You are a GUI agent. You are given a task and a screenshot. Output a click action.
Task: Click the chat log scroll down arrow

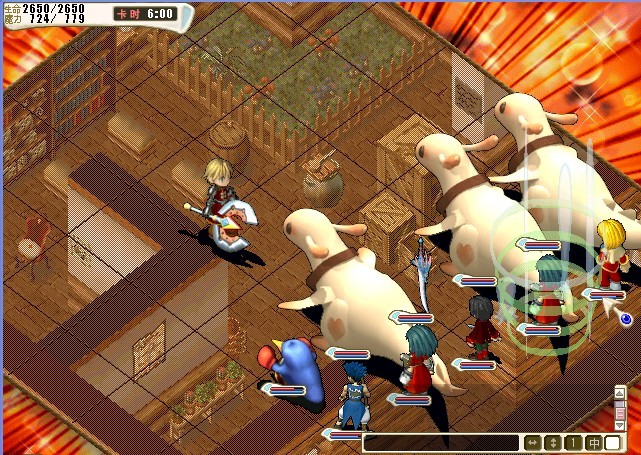[x=620, y=425]
